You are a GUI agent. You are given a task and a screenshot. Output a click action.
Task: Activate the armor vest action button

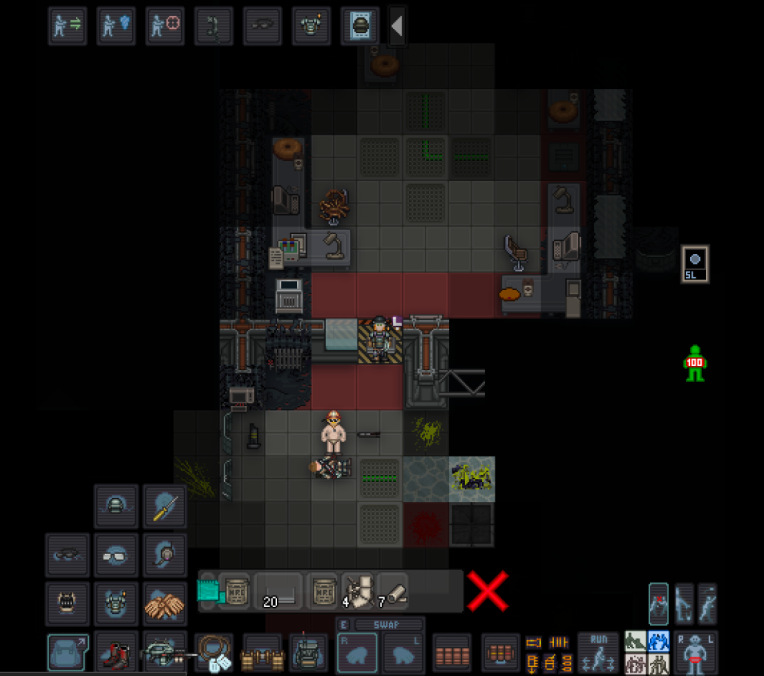pos(311,27)
